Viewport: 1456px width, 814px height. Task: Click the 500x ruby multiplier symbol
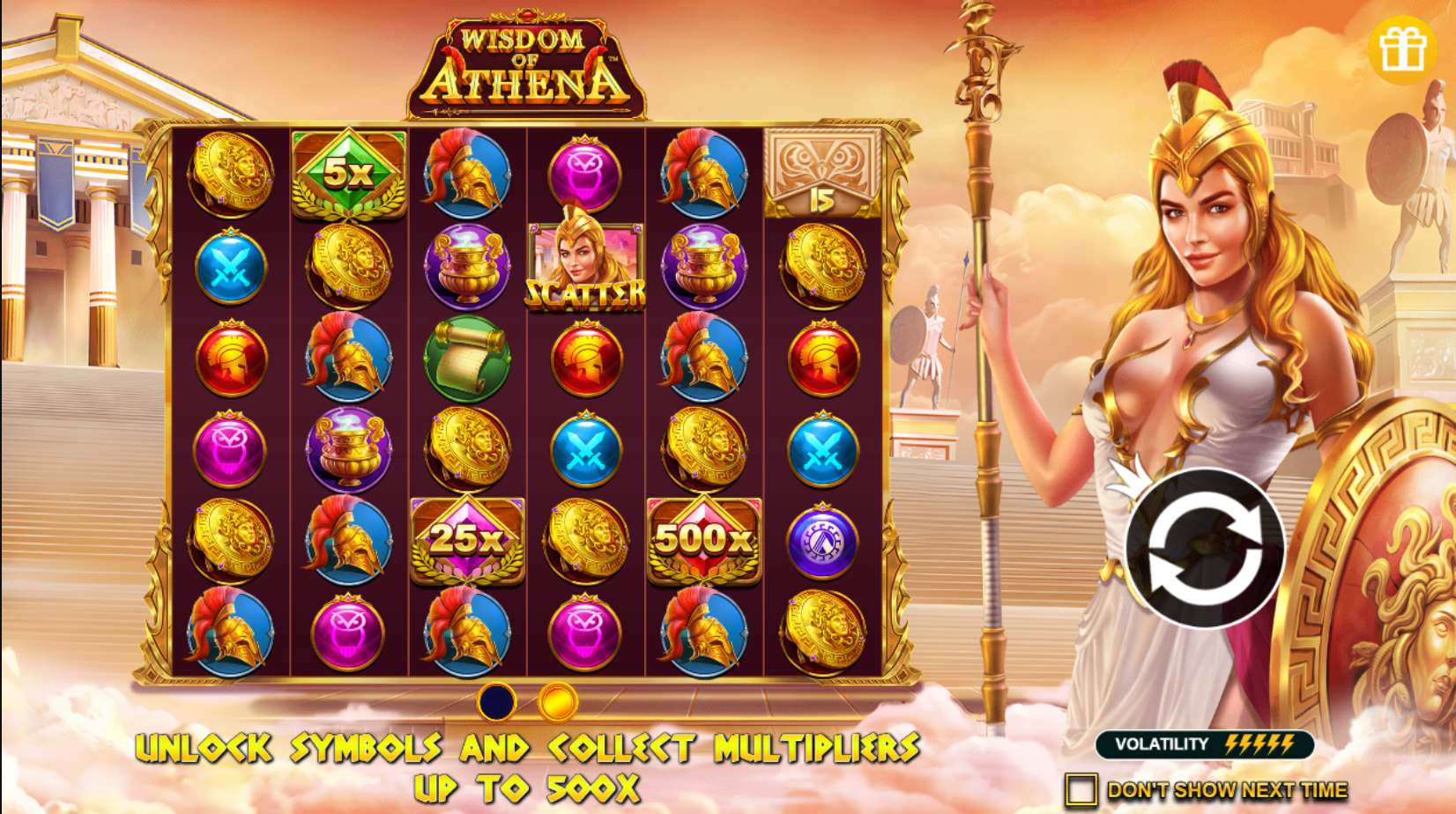[x=702, y=540]
